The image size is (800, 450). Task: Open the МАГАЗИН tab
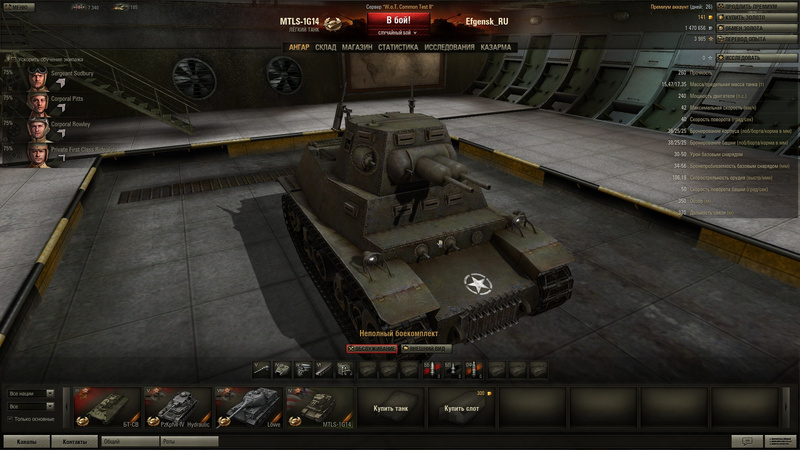(x=357, y=47)
